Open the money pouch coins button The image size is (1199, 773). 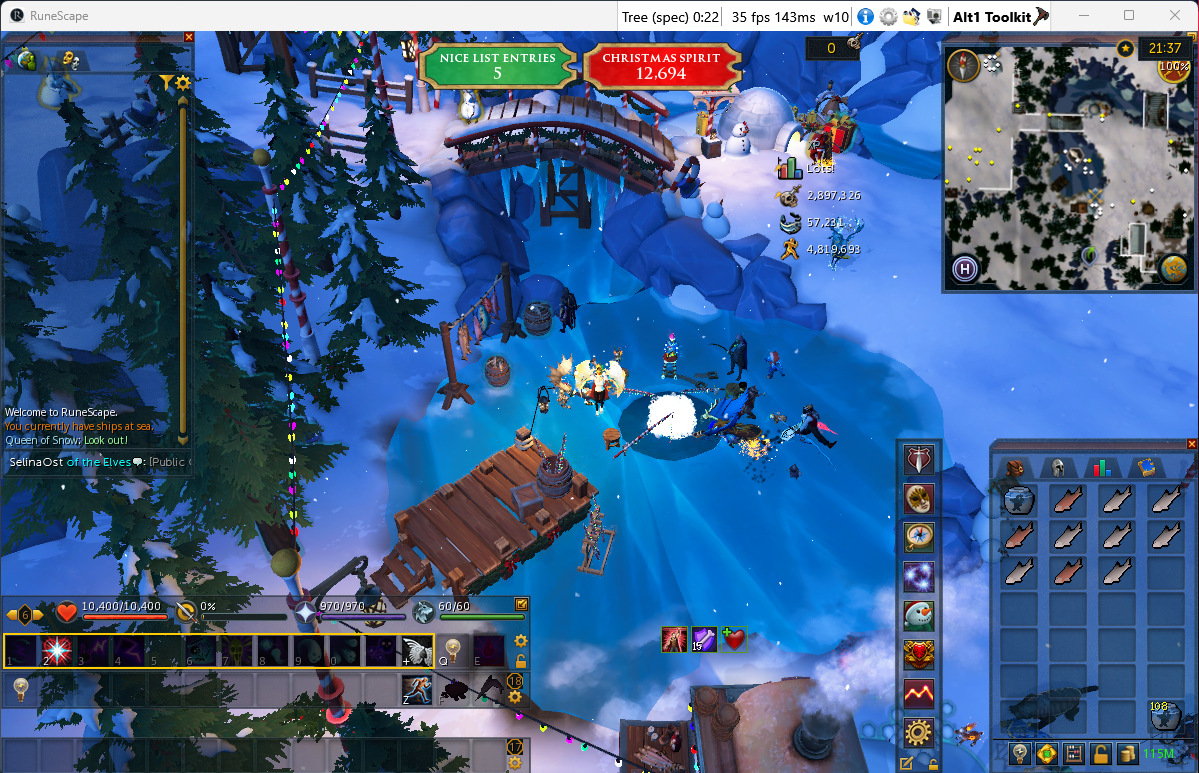coord(1129,753)
